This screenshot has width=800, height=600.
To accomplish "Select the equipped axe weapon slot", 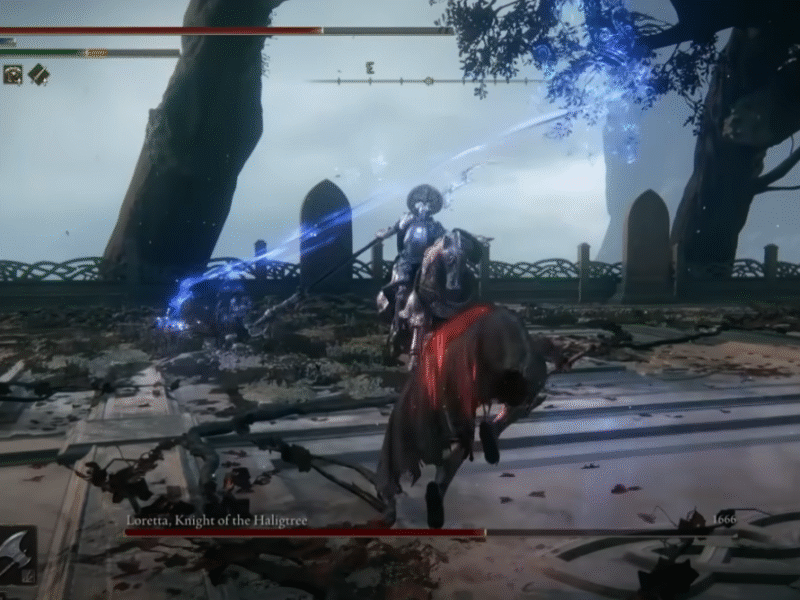I will coord(16,555).
